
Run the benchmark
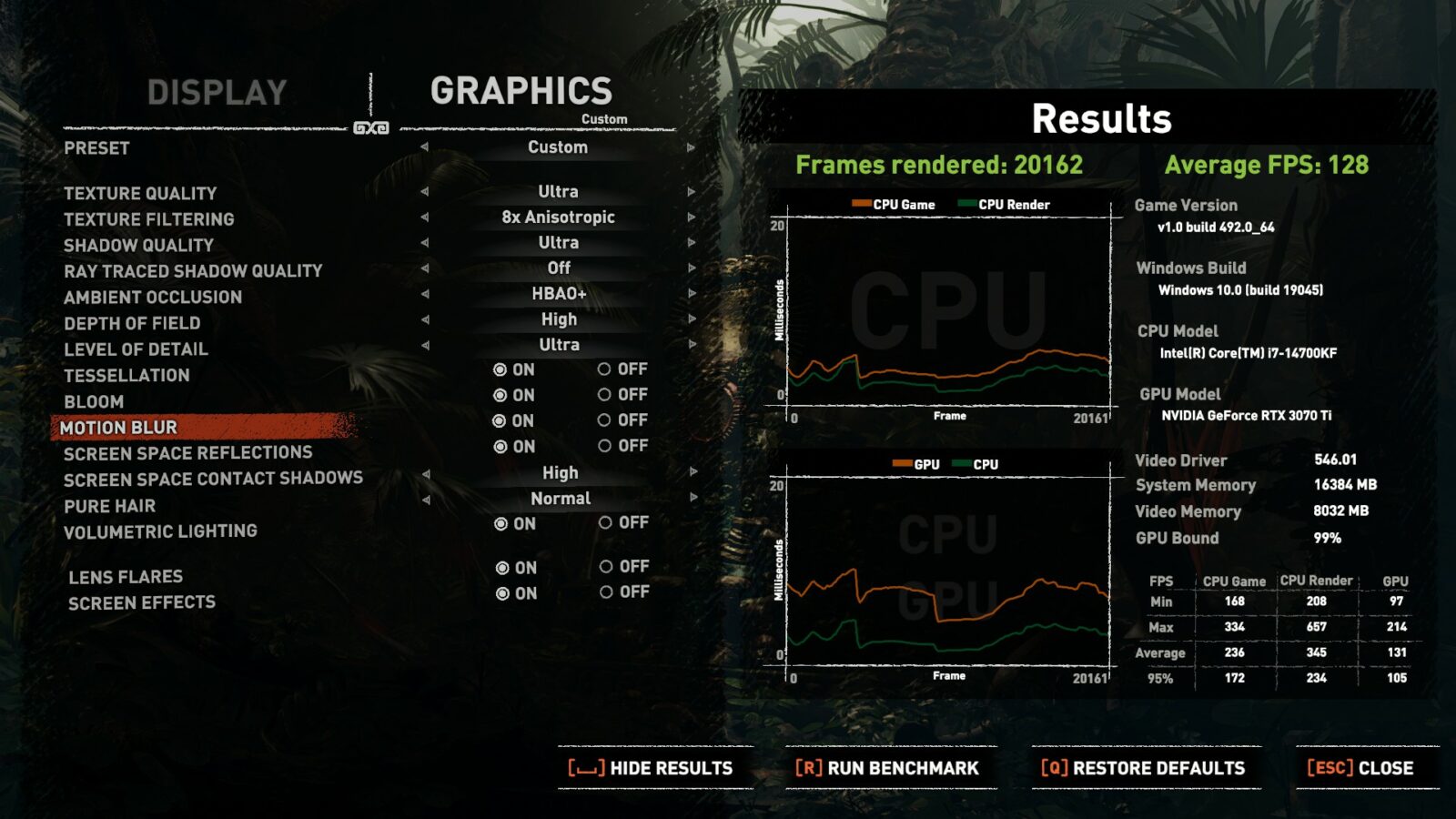click(x=887, y=768)
